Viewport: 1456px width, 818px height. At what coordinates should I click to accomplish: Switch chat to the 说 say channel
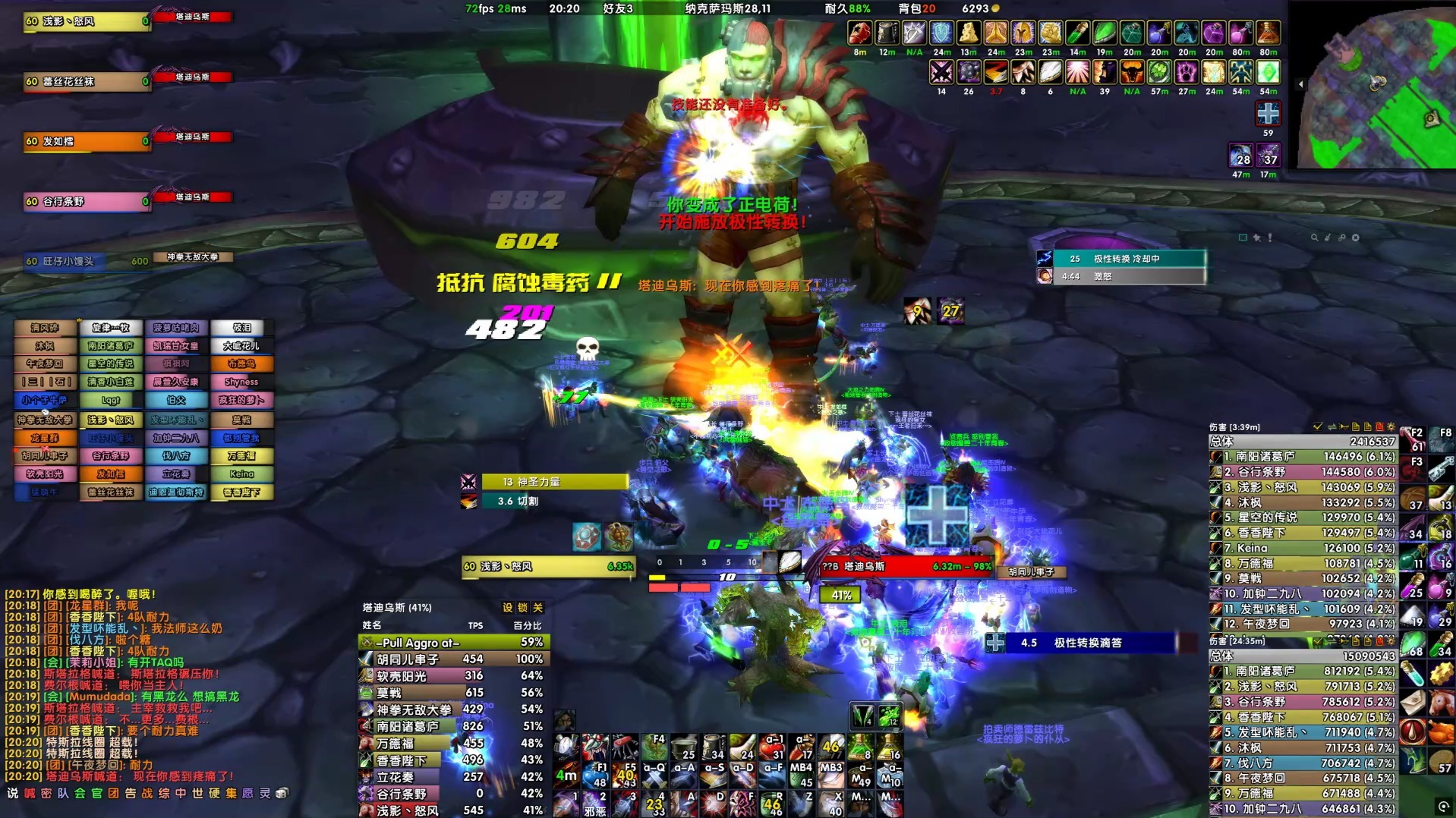[x=12, y=794]
